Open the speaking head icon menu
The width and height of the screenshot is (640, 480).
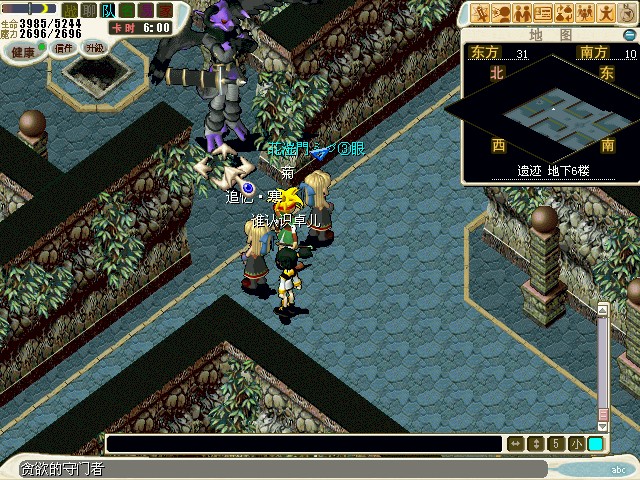[x=501, y=13]
